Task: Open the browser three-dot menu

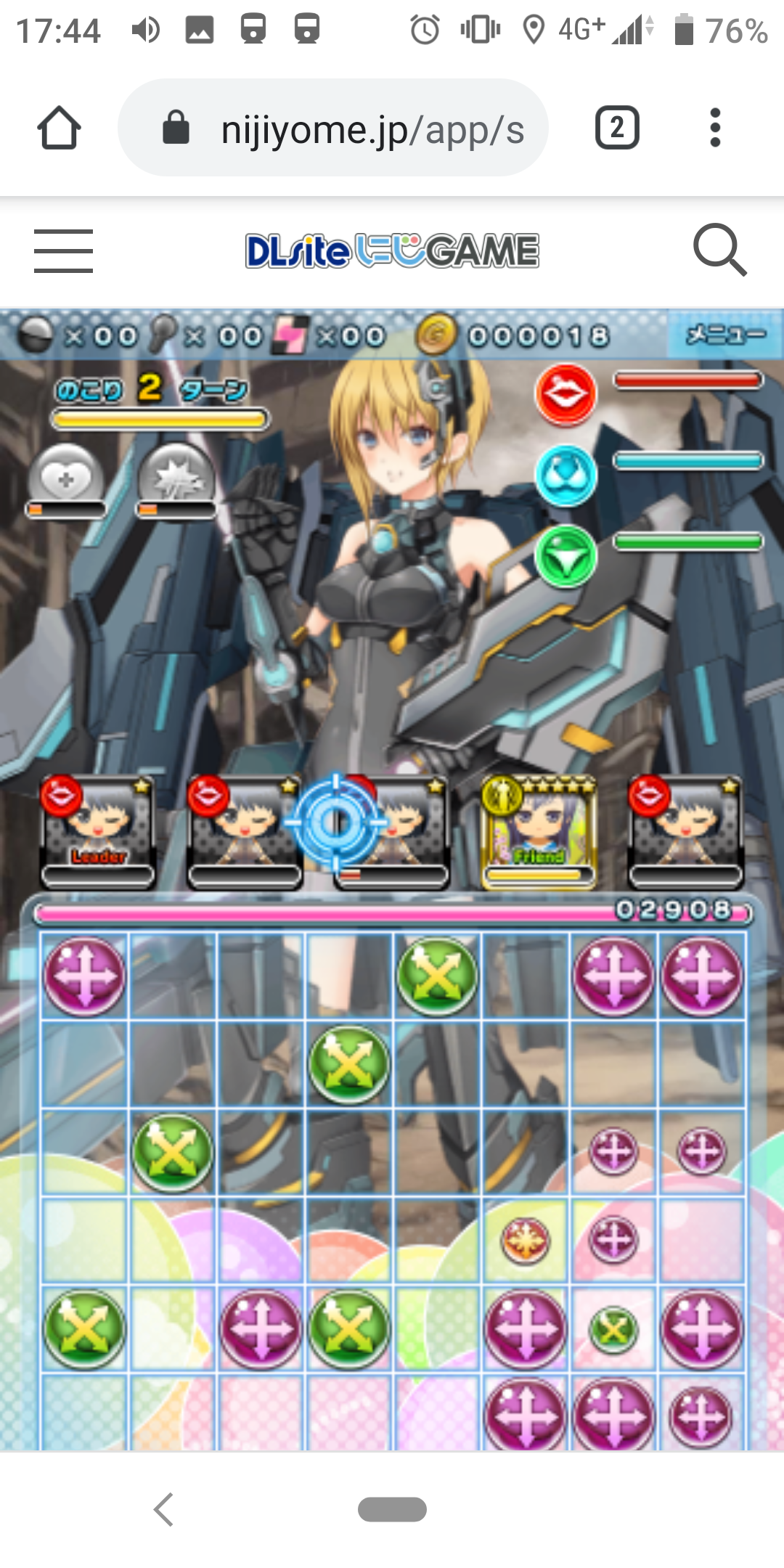Action: (x=715, y=128)
